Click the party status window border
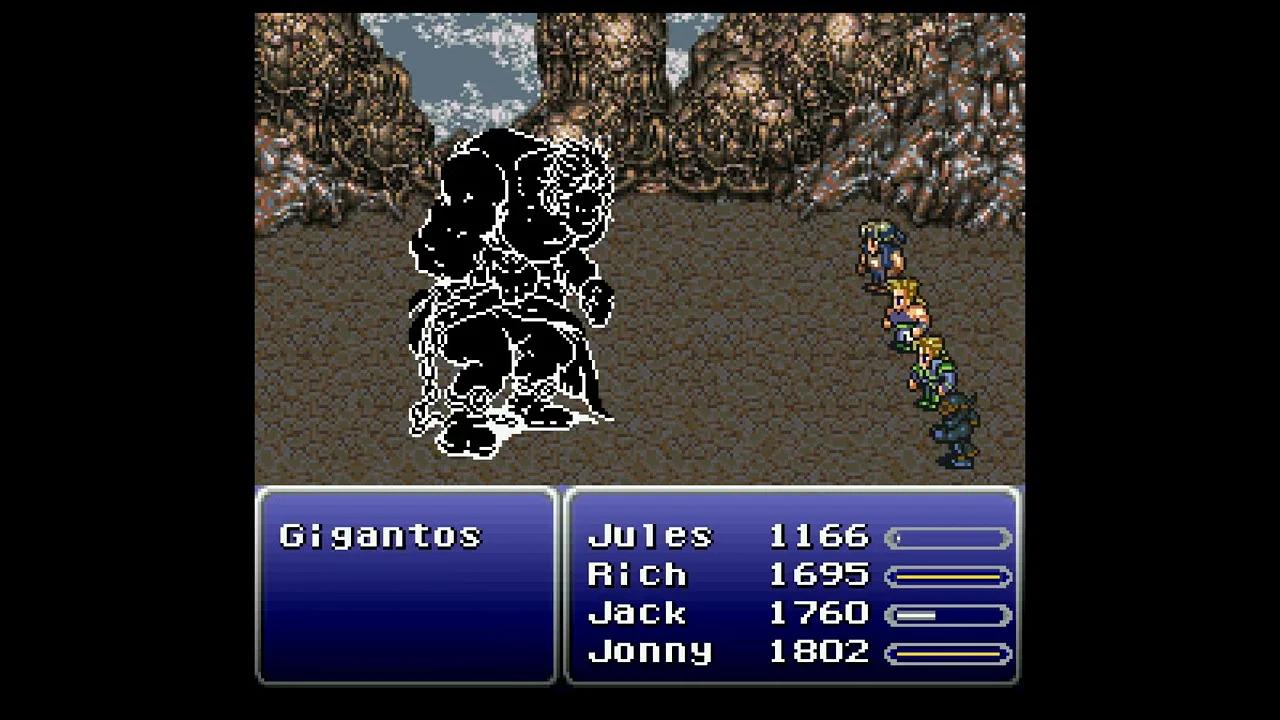The height and width of the screenshot is (720, 1280). [x=795, y=485]
